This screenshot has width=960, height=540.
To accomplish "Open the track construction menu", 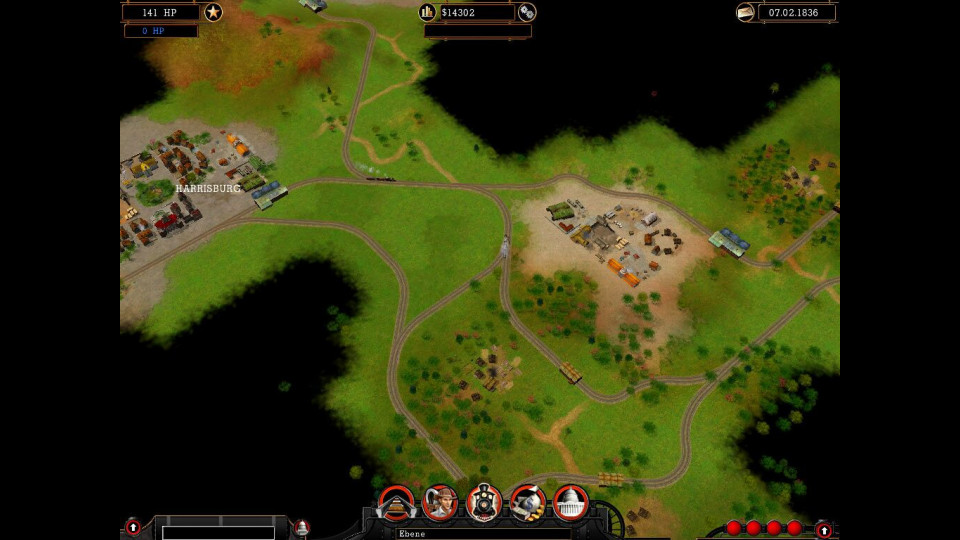I will (x=396, y=503).
